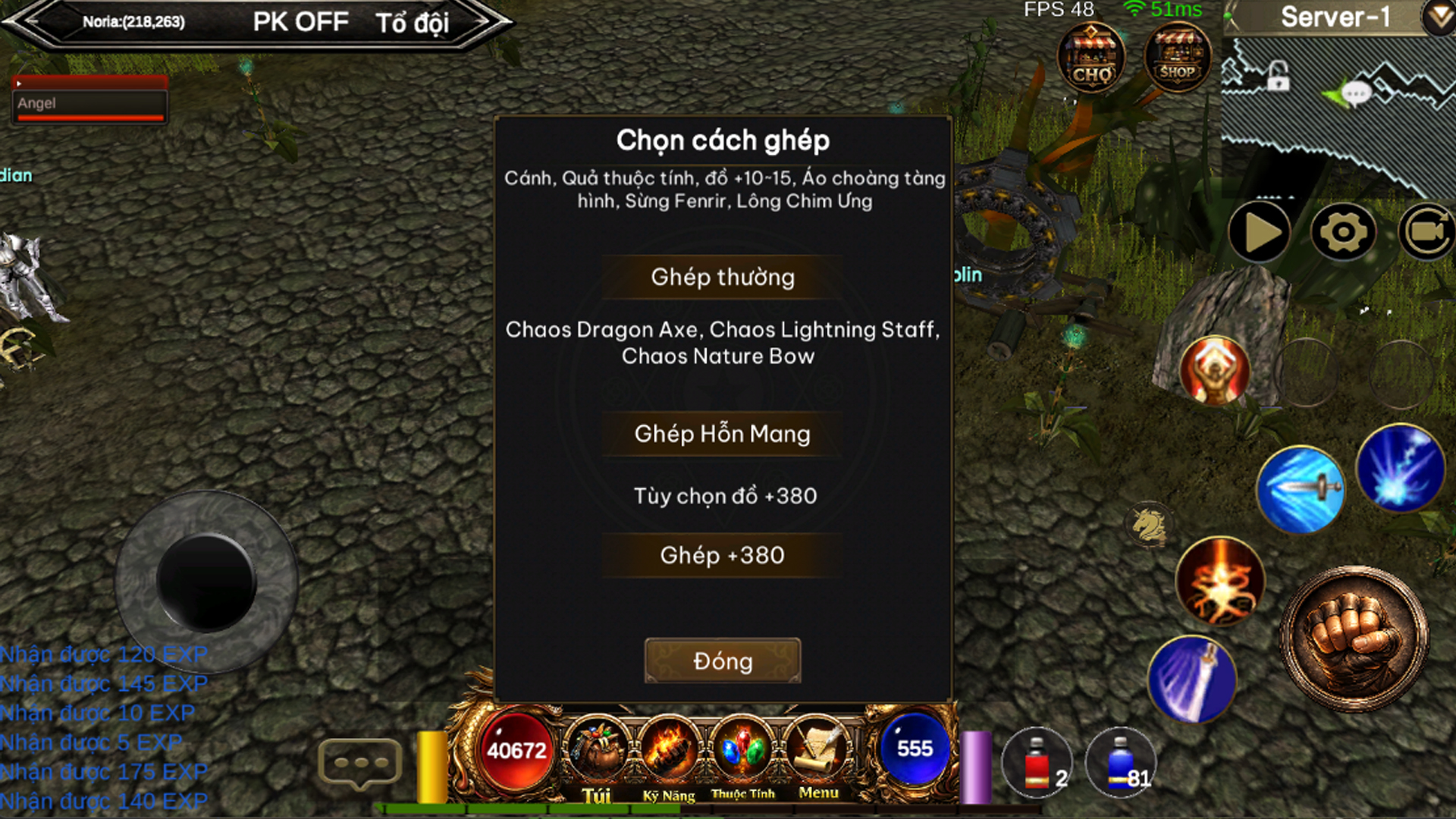Screen dimensions: 1456x819
Task: Open the gear settings button
Action: (1343, 232)
